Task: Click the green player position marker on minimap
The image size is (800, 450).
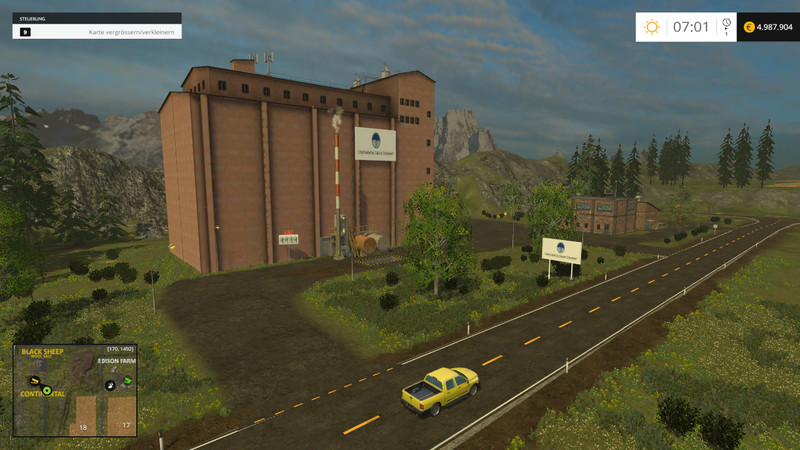Action: [46, 389]
